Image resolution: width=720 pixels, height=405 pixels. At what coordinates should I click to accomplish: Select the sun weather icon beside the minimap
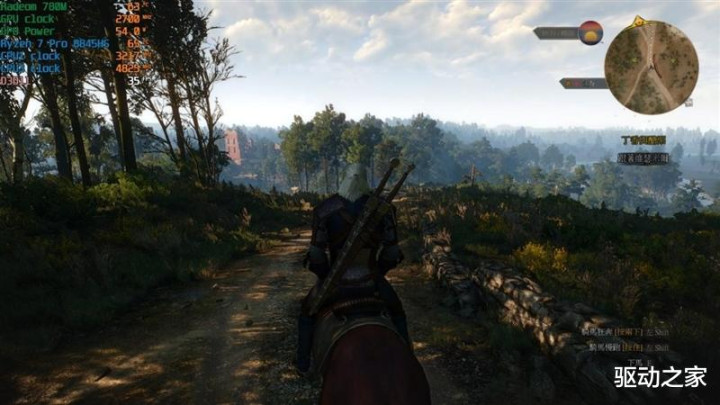(x=590, y=32)
